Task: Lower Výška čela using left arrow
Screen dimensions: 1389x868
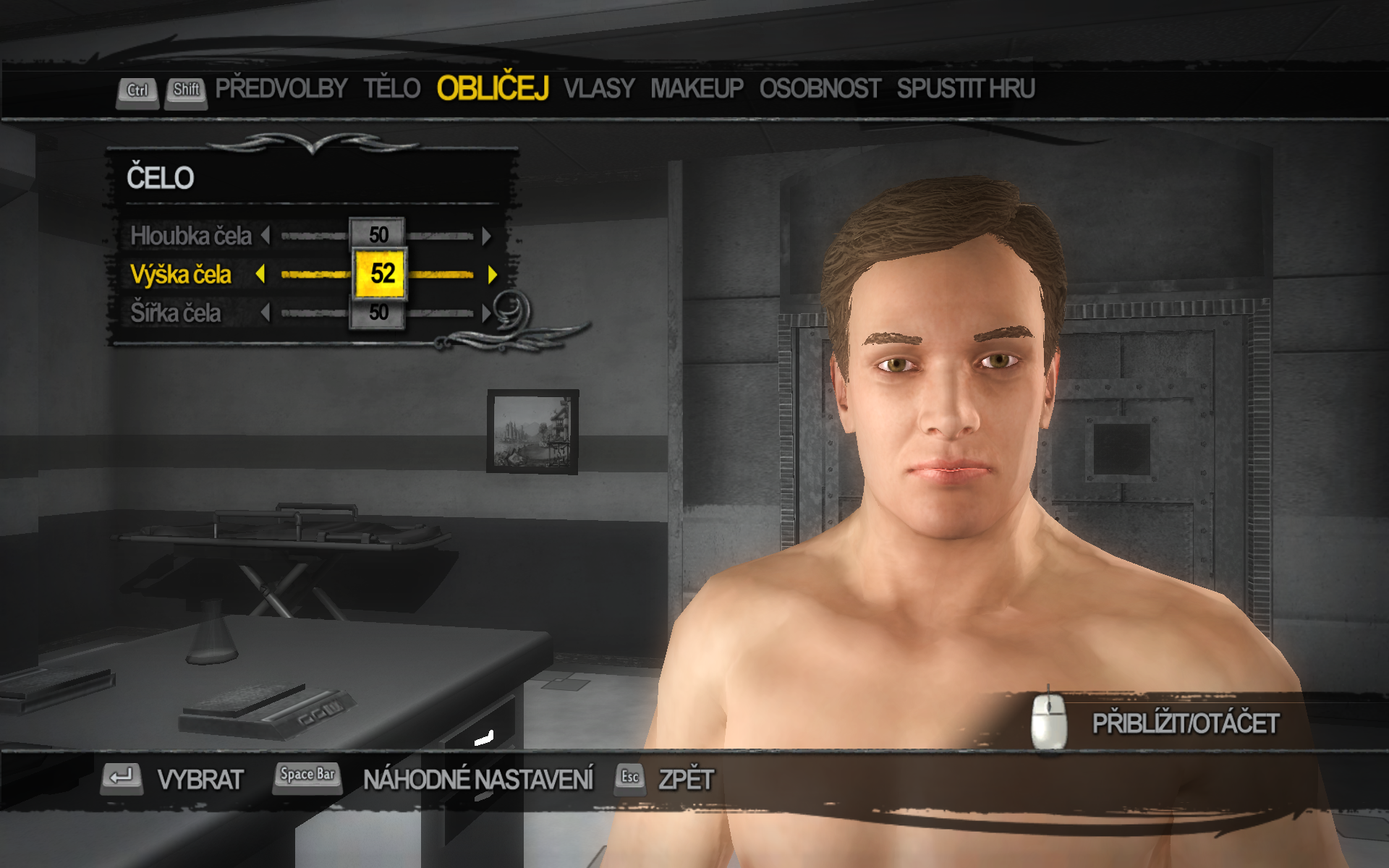Action: coord(261,274)
